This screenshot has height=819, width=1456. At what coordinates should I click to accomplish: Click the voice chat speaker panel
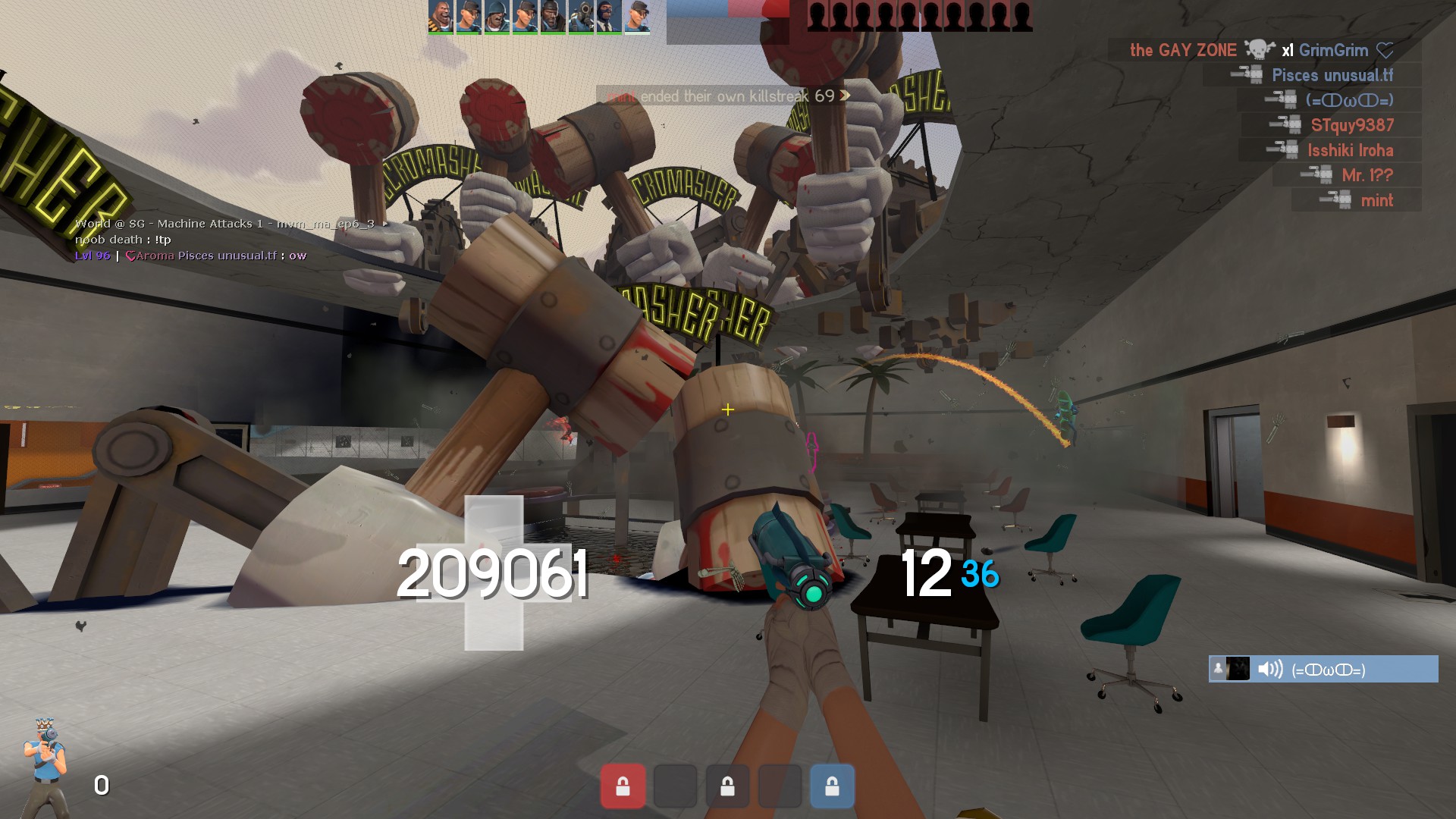point(1323,669)
